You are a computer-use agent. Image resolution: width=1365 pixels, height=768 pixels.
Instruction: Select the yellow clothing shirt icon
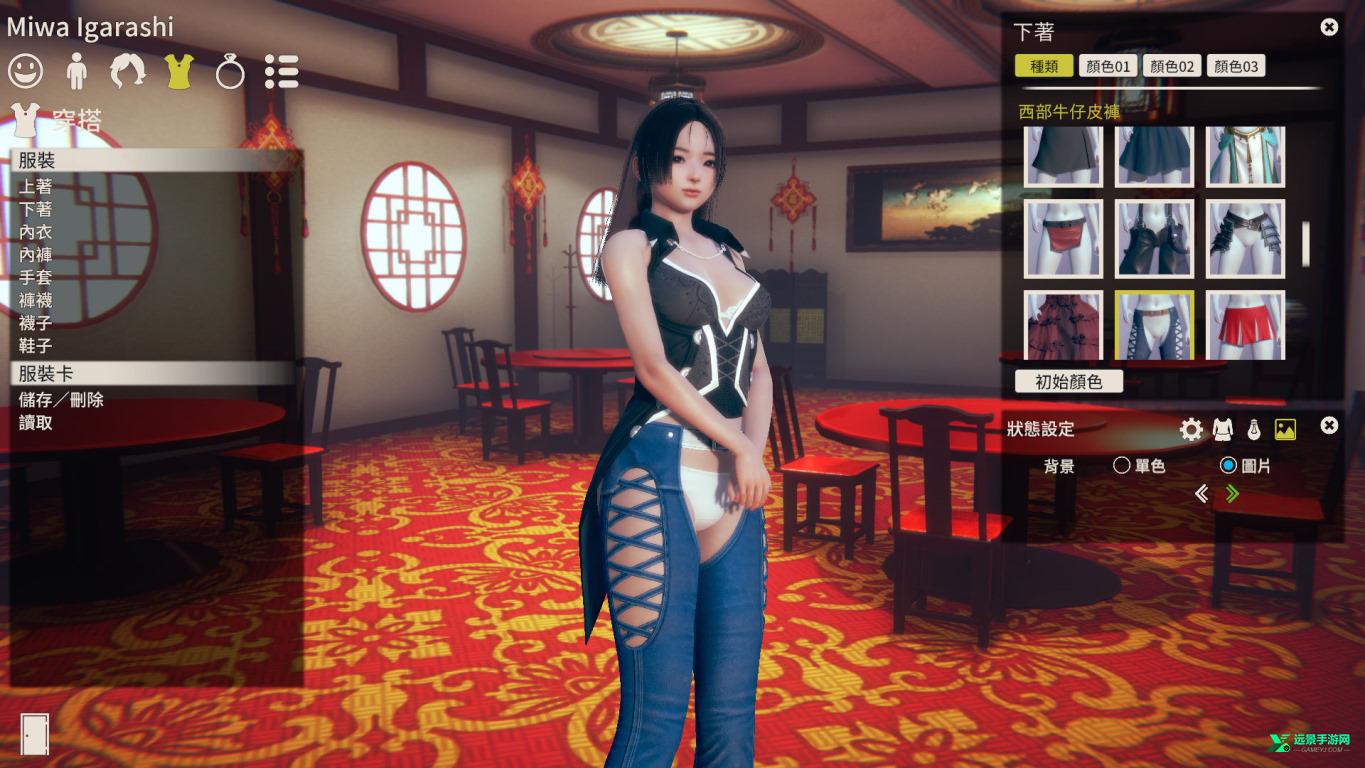coord(178,71)
